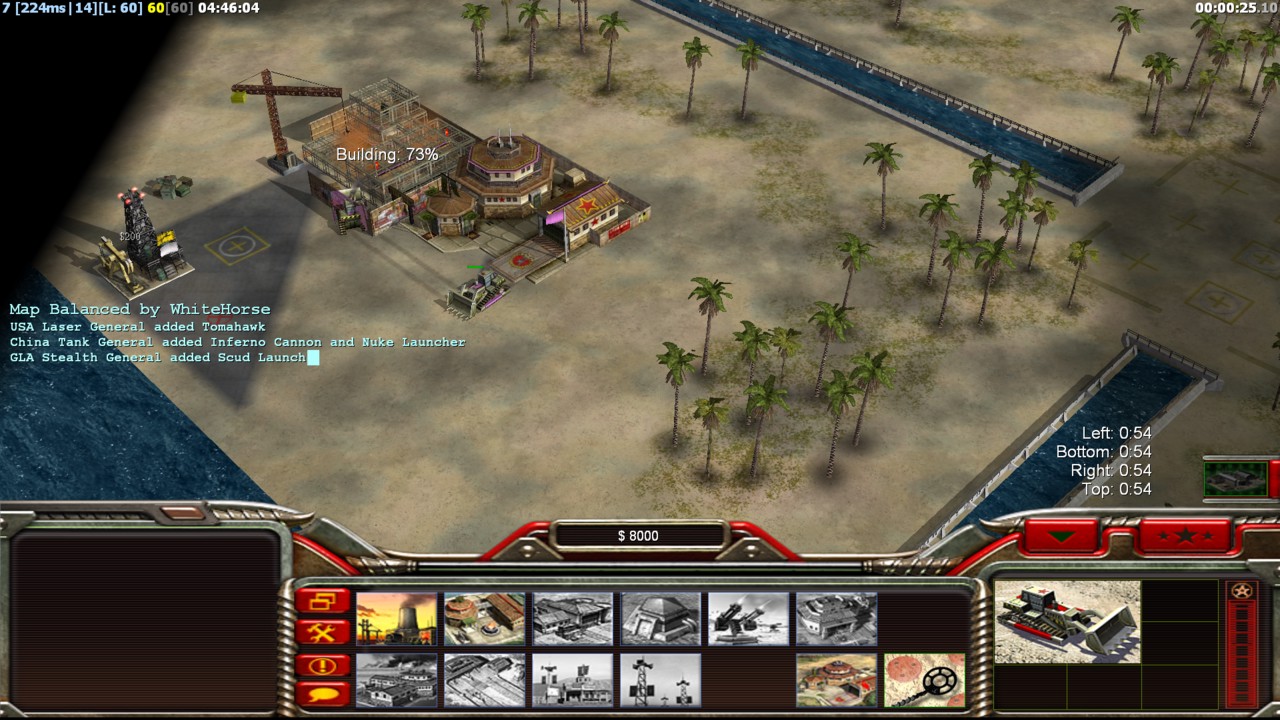Image resolution: width=1280 pixels, height=720 pixels.
Task: Choose the Airfield runway build icon
Action: [x=484, y=680]
